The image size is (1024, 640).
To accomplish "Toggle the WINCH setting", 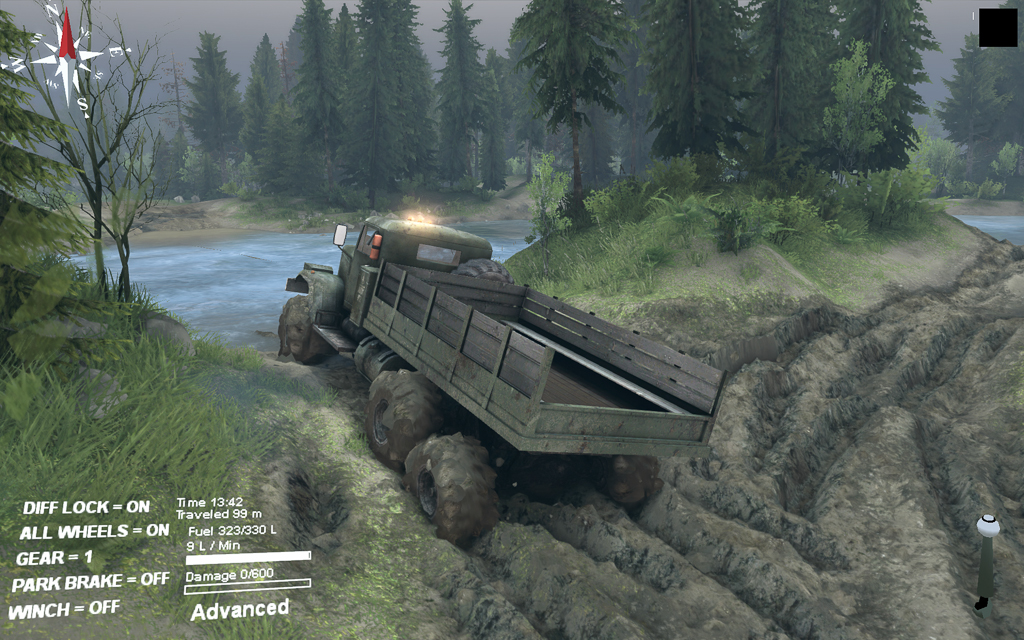I will click(x=64, y=608).
